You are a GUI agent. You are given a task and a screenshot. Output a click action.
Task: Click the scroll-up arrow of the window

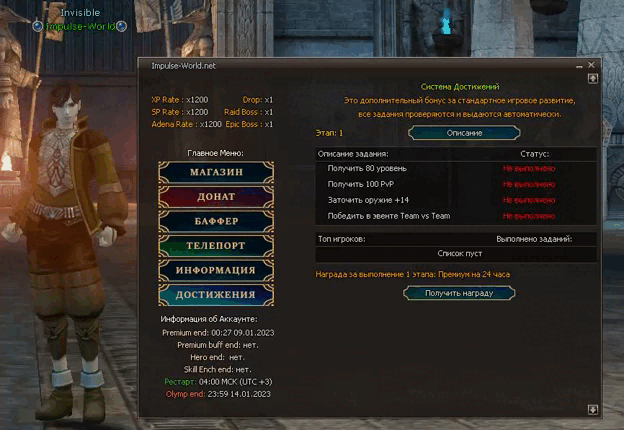pyautogui.click(x=593, y=78)
